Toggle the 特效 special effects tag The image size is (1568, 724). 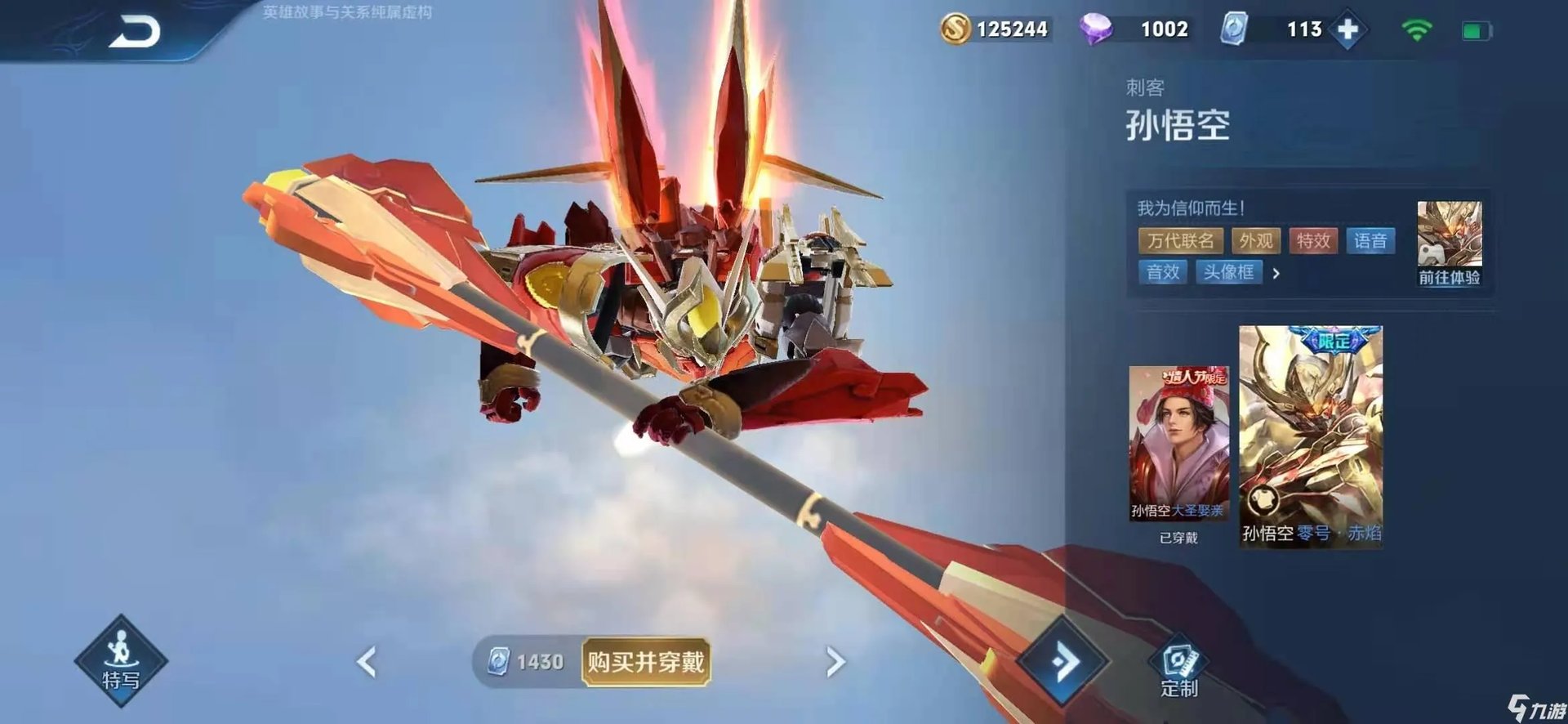pos(1314,241)
